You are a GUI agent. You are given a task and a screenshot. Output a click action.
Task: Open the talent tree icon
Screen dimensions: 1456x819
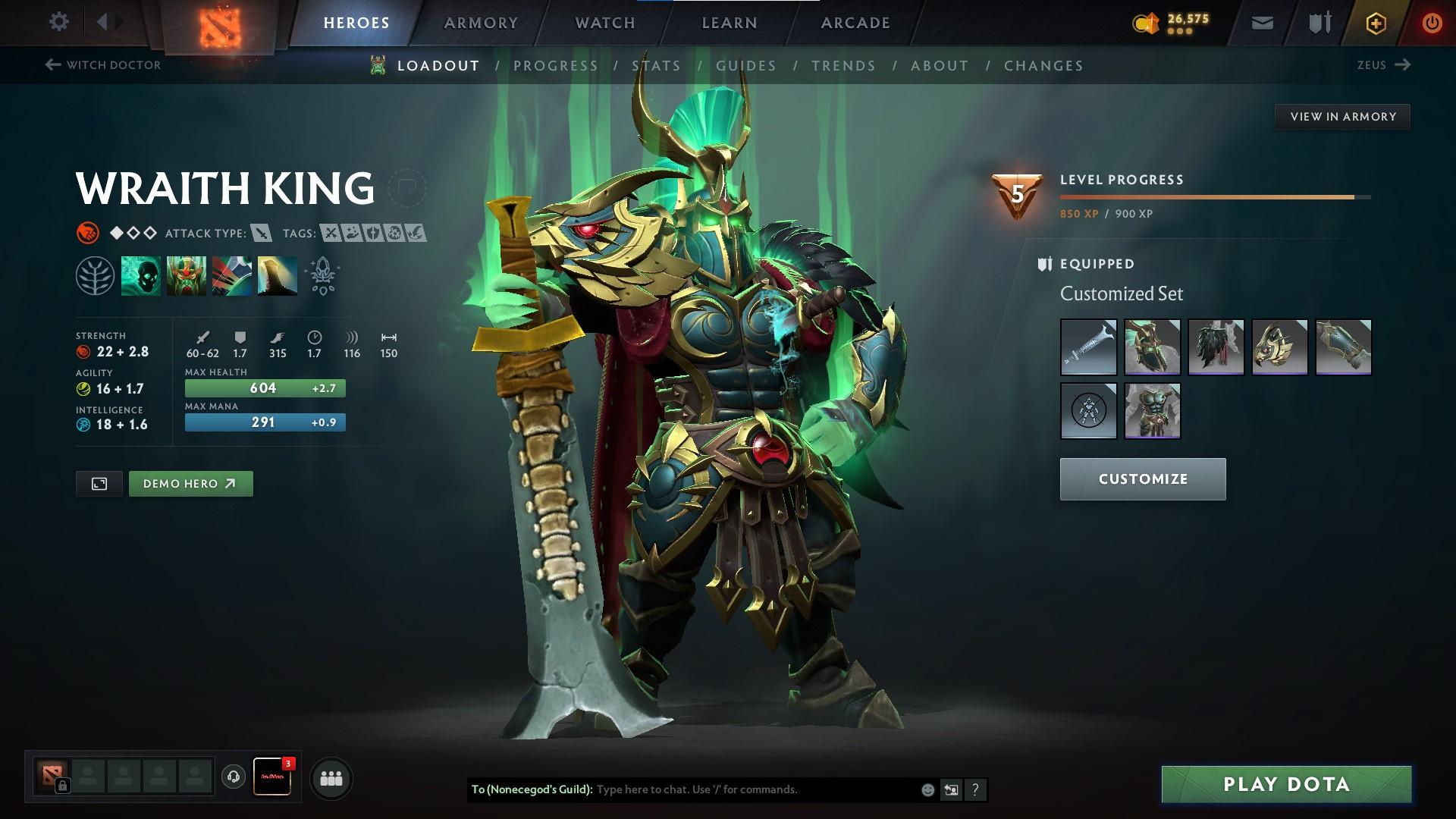95,275
